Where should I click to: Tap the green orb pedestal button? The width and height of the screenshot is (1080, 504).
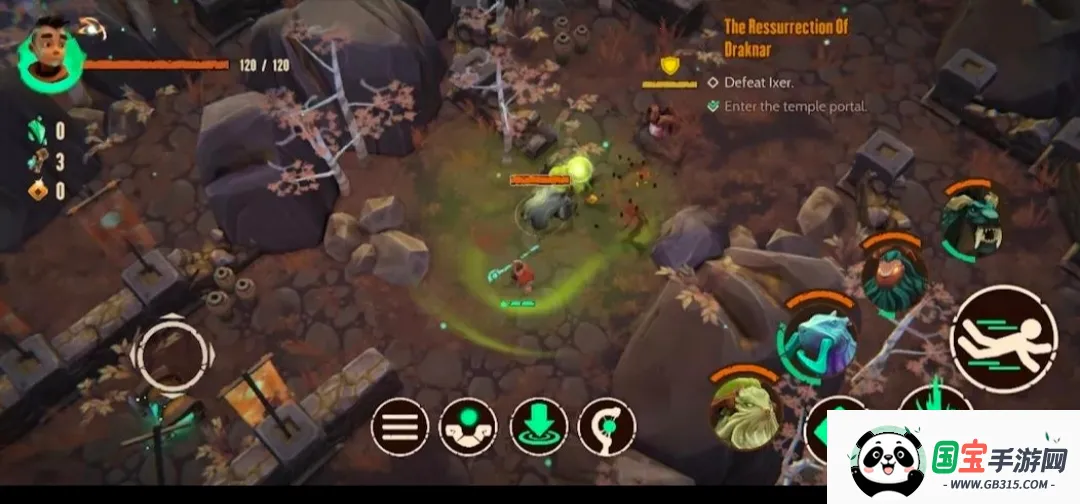point(468,428)
